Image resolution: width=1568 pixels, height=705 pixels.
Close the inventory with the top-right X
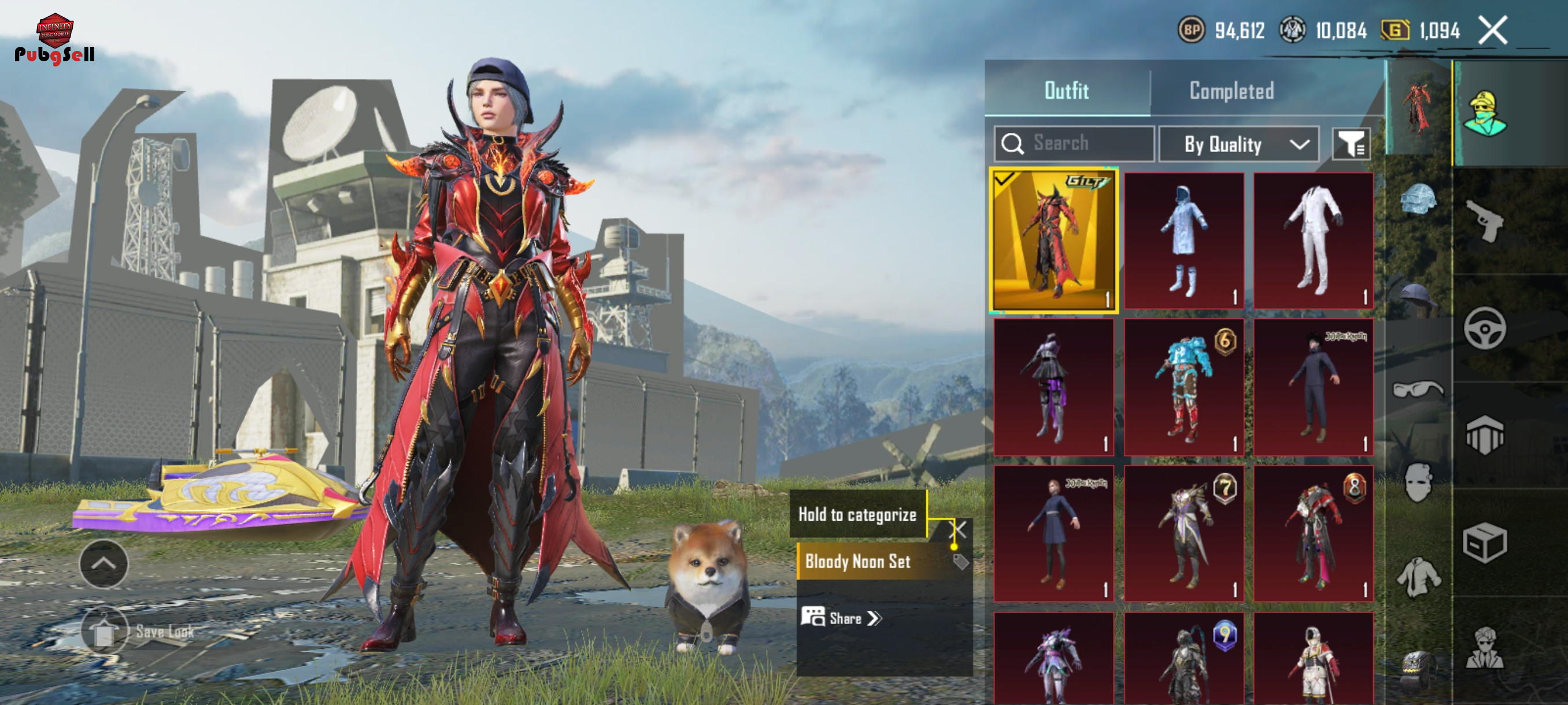coord(1492,30)
